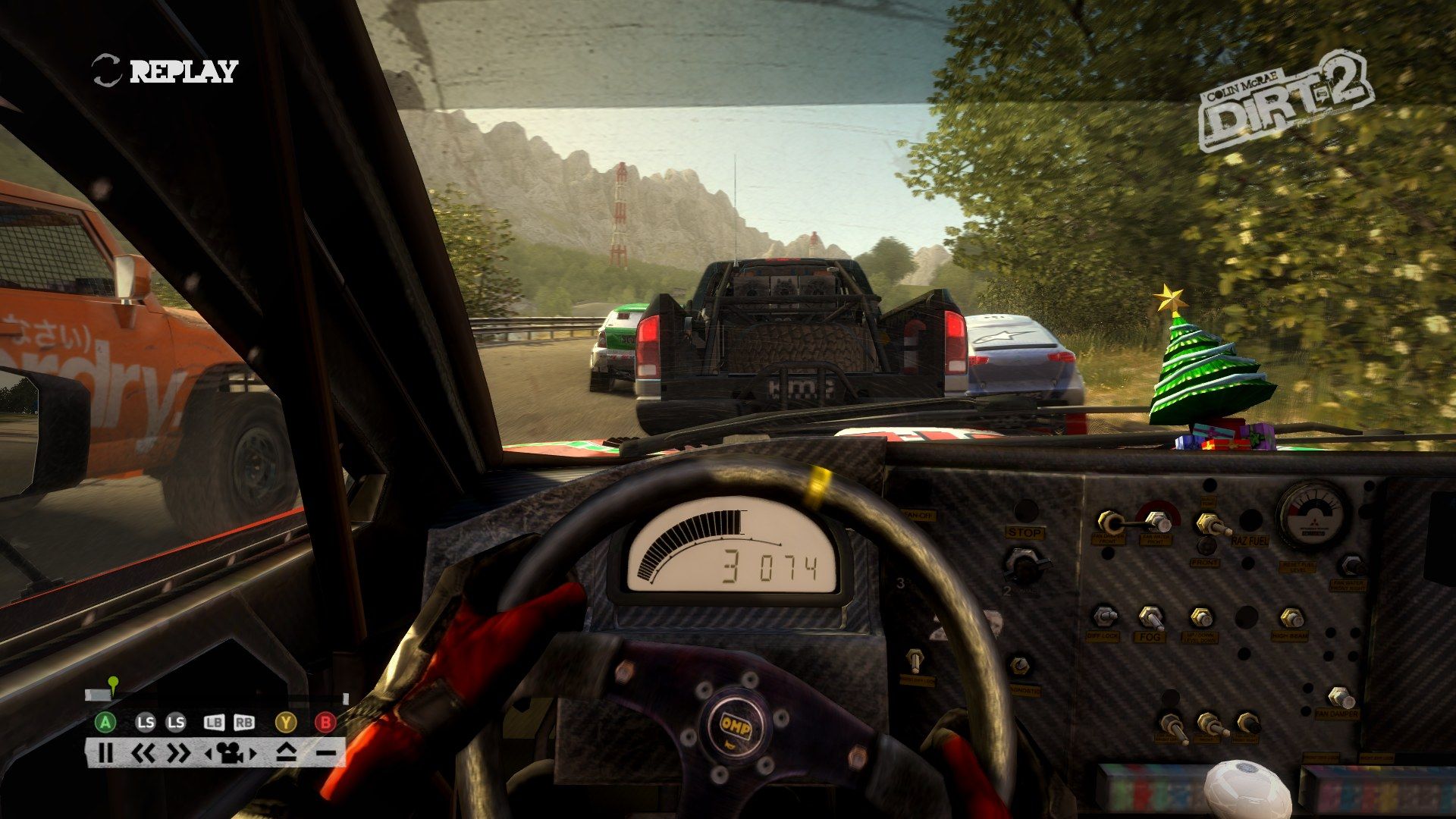Fast-forward the replay
1456x819 pixels.
tap(179, 753)
